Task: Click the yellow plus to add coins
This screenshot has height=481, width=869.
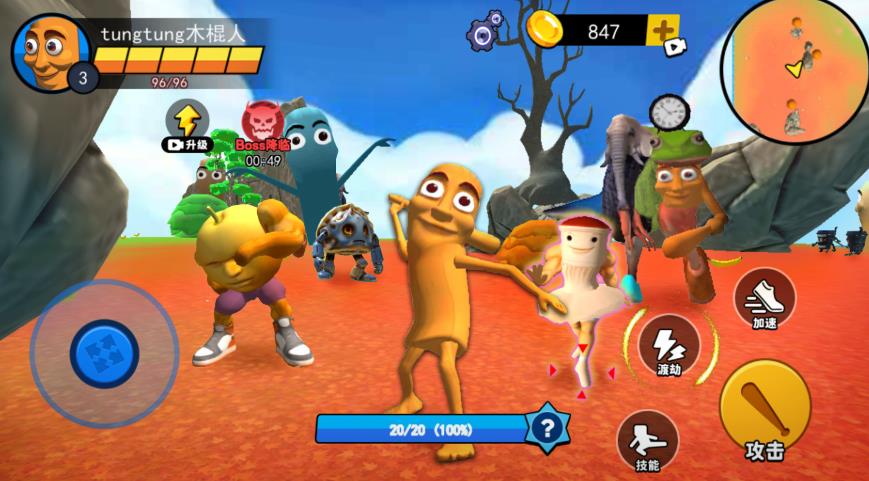Action: coord(664,31)
